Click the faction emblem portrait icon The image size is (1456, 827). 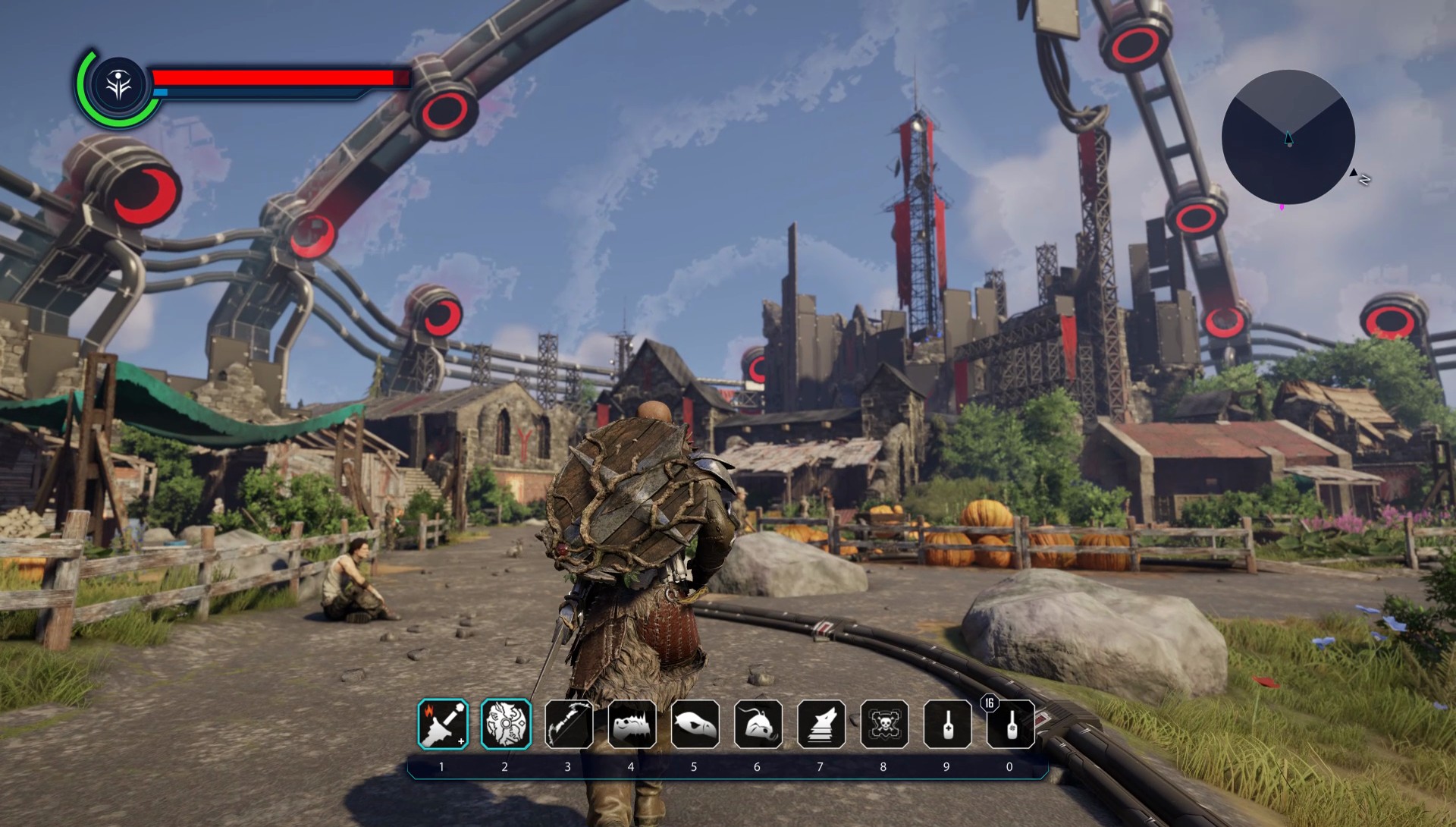click(x=119, y=85)
